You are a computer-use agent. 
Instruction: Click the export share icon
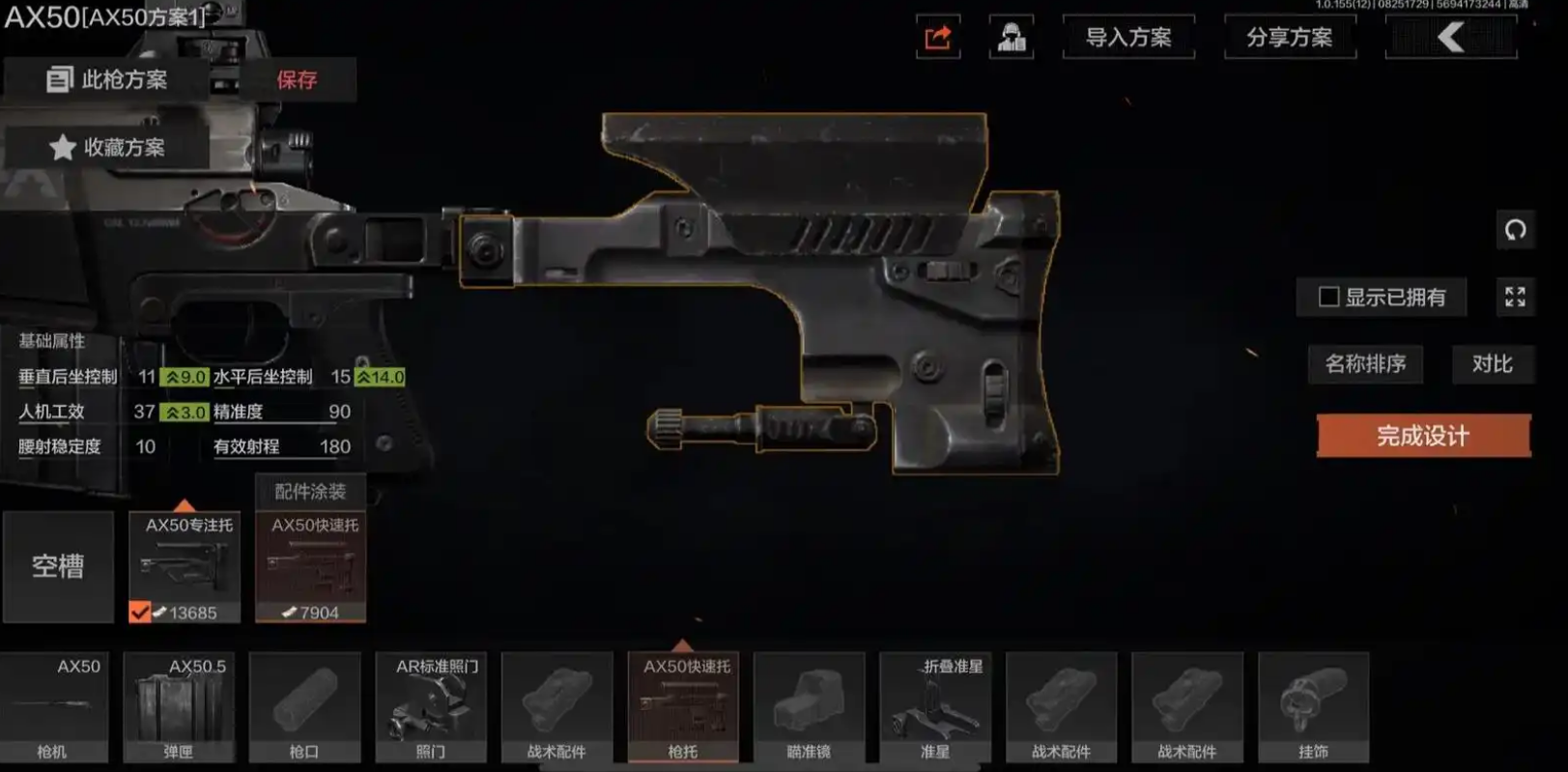point(937,38)
